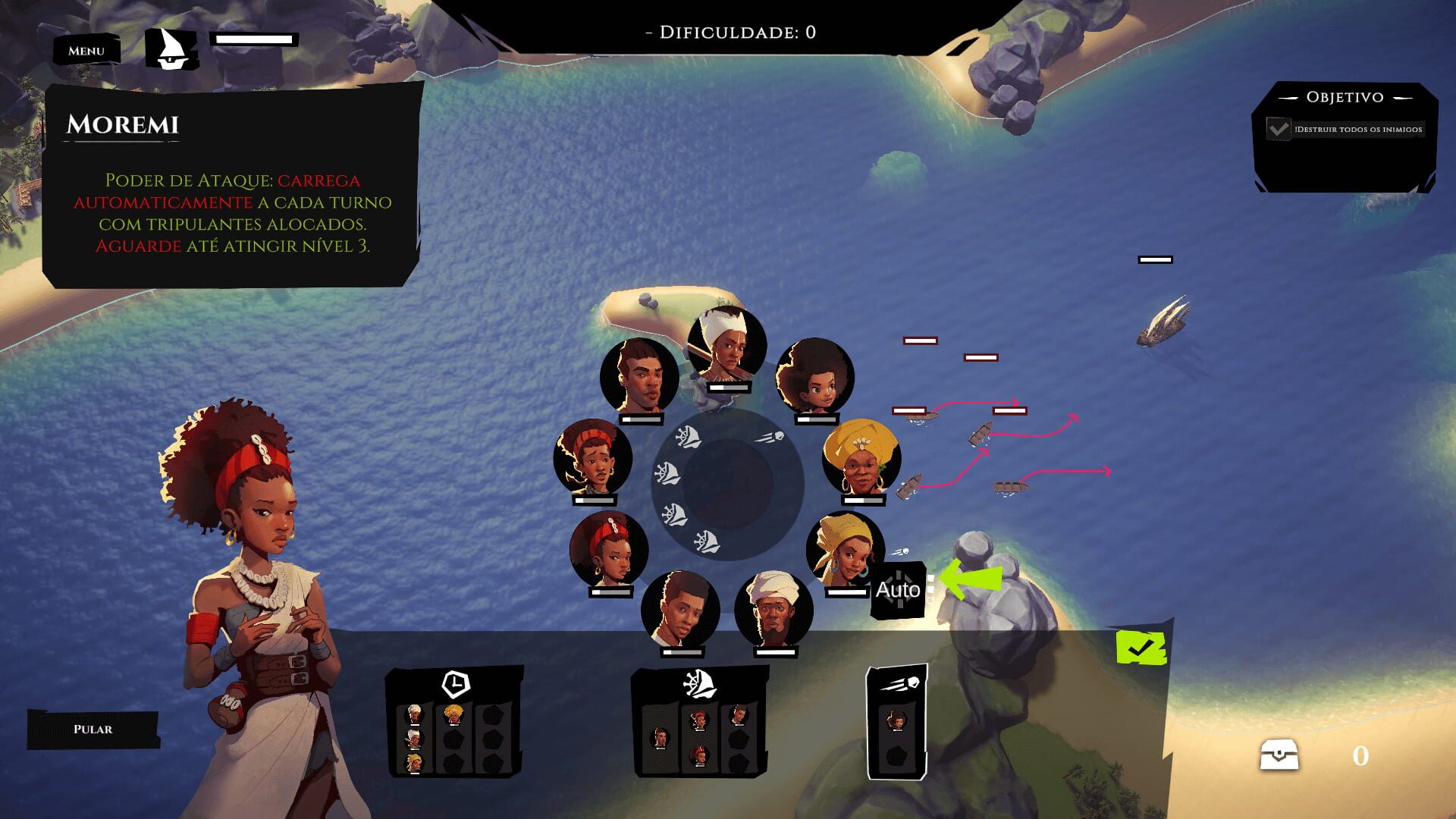Viewport: 1456px width, 819px height.
Task: Select the helm icon on the left of the wheel
Action: 667,472
